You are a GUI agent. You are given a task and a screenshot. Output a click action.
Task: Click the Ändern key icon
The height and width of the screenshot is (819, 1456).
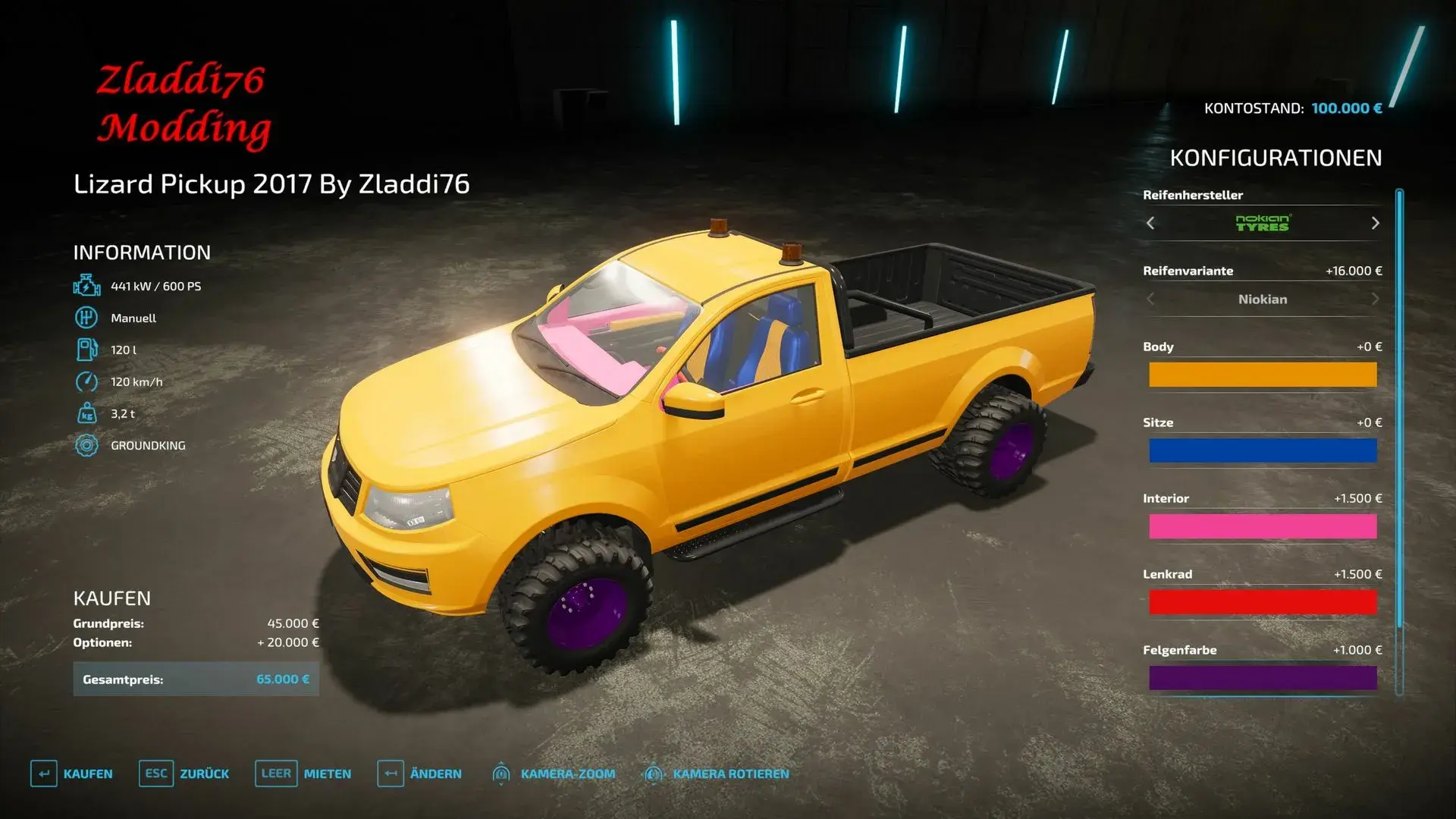(390, 773)
